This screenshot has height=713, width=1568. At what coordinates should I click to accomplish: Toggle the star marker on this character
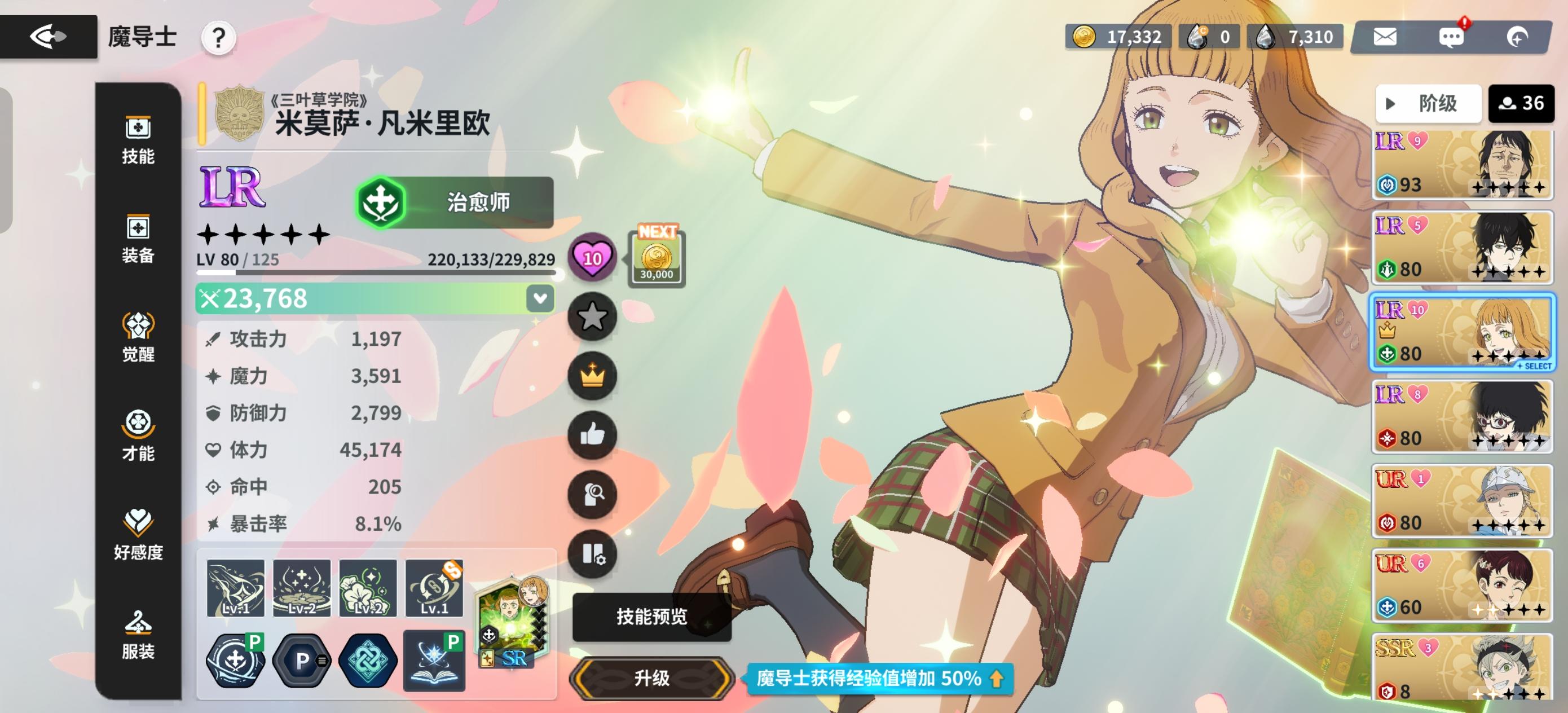[592, 316]
